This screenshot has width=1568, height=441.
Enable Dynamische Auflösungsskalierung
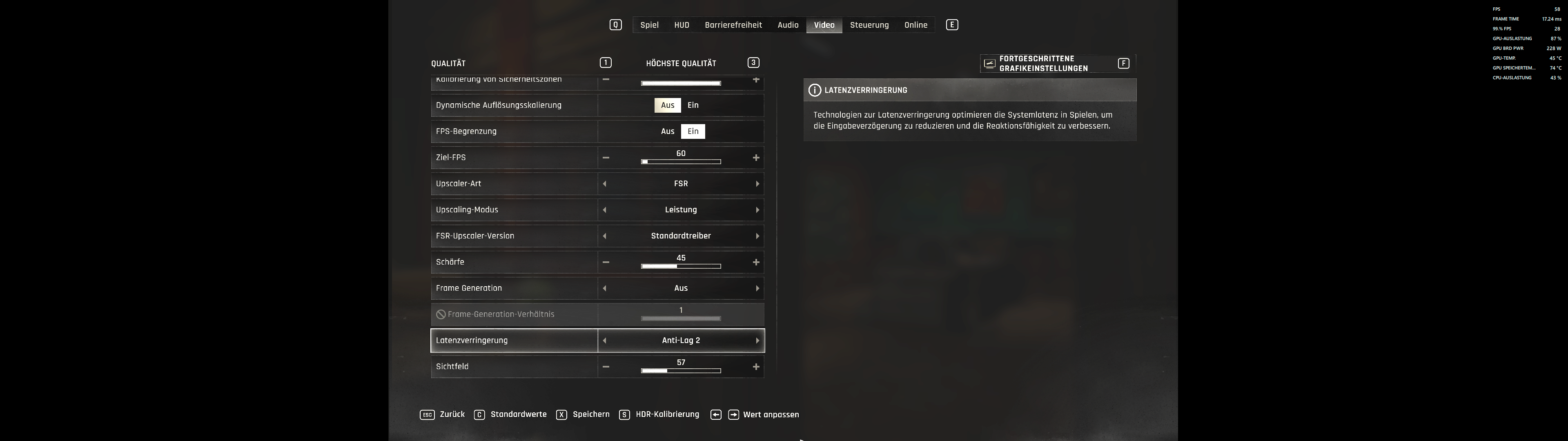click(693, 105)
